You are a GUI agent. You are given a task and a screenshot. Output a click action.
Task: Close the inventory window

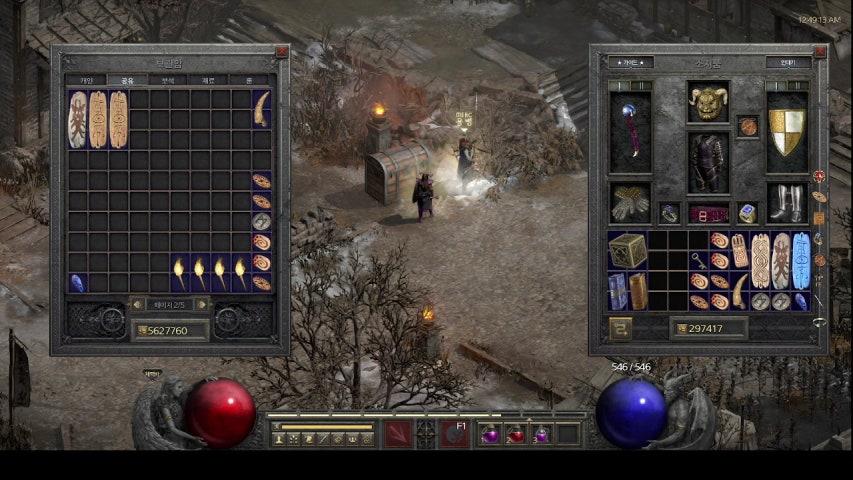pyautogui.click(x=819, y=51)
